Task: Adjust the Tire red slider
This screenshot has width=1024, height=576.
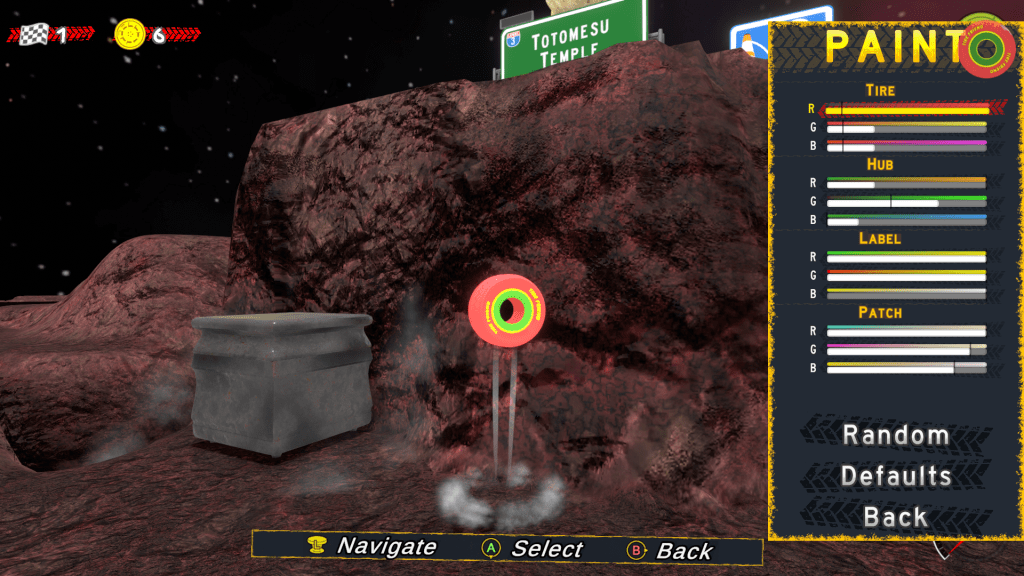Action: (906, 109)
